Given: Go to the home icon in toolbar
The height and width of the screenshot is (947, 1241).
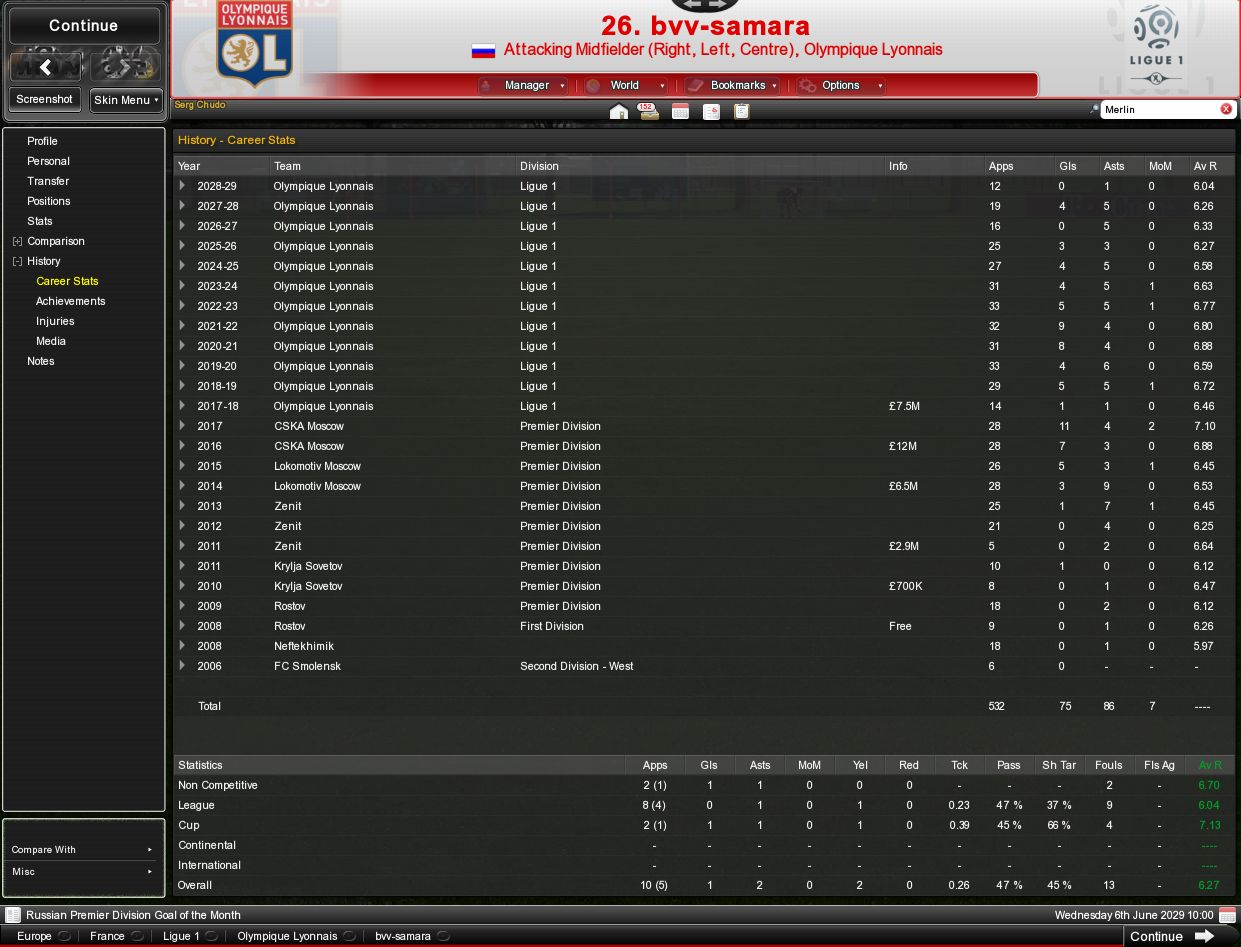Looking at the screenshot, I should pos(619,111).
